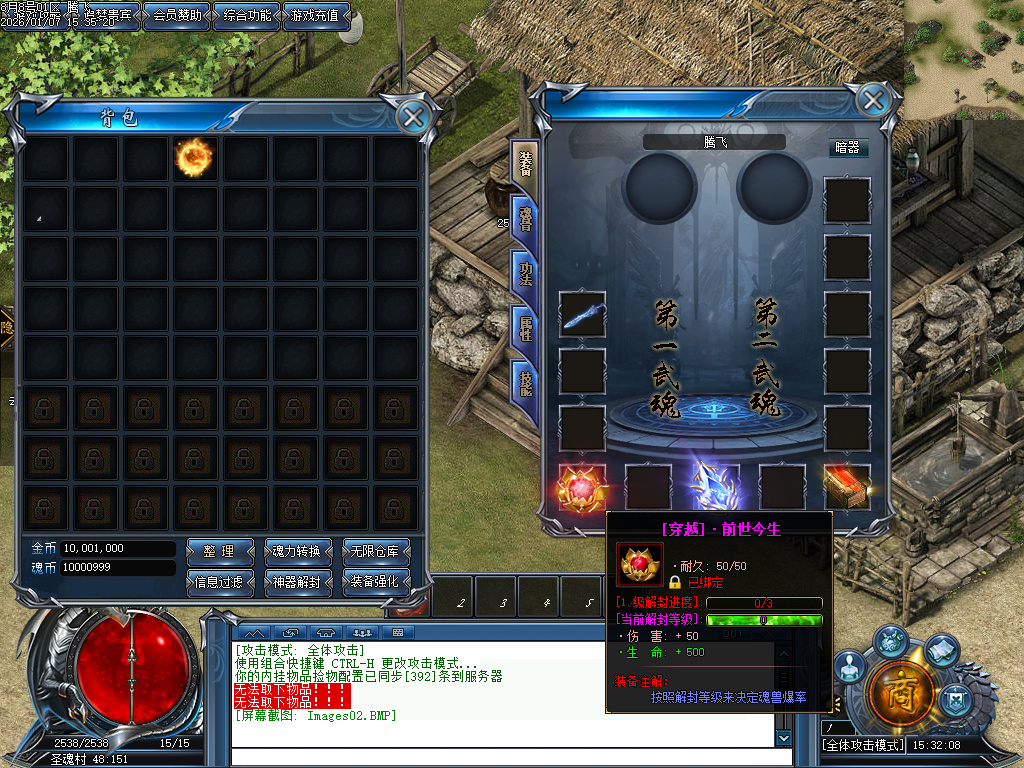Click the 整理 sort button
This screenshot has height=768, width=1024.
219,551
